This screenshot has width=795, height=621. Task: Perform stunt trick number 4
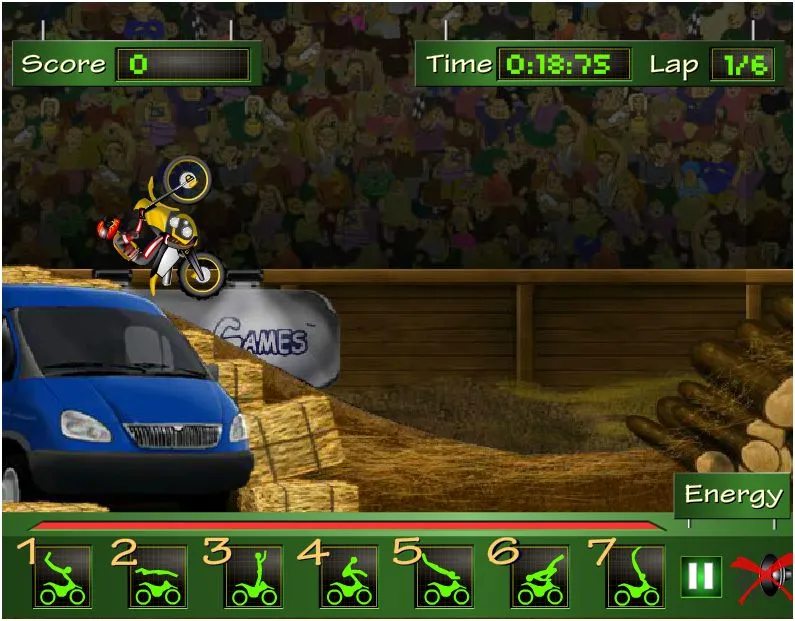point(348,578)
